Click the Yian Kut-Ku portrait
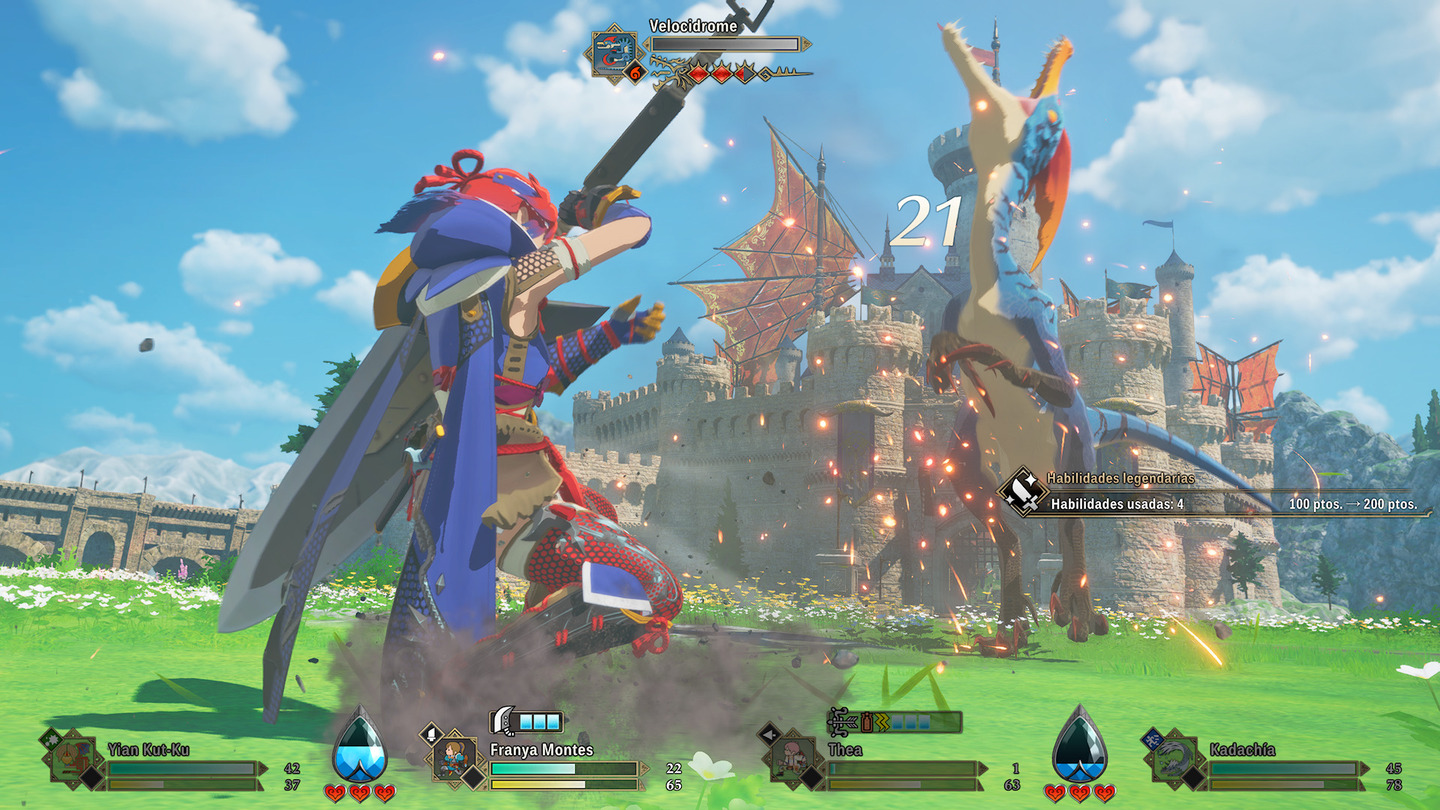1440x810 pixels. tap(73, 759)
